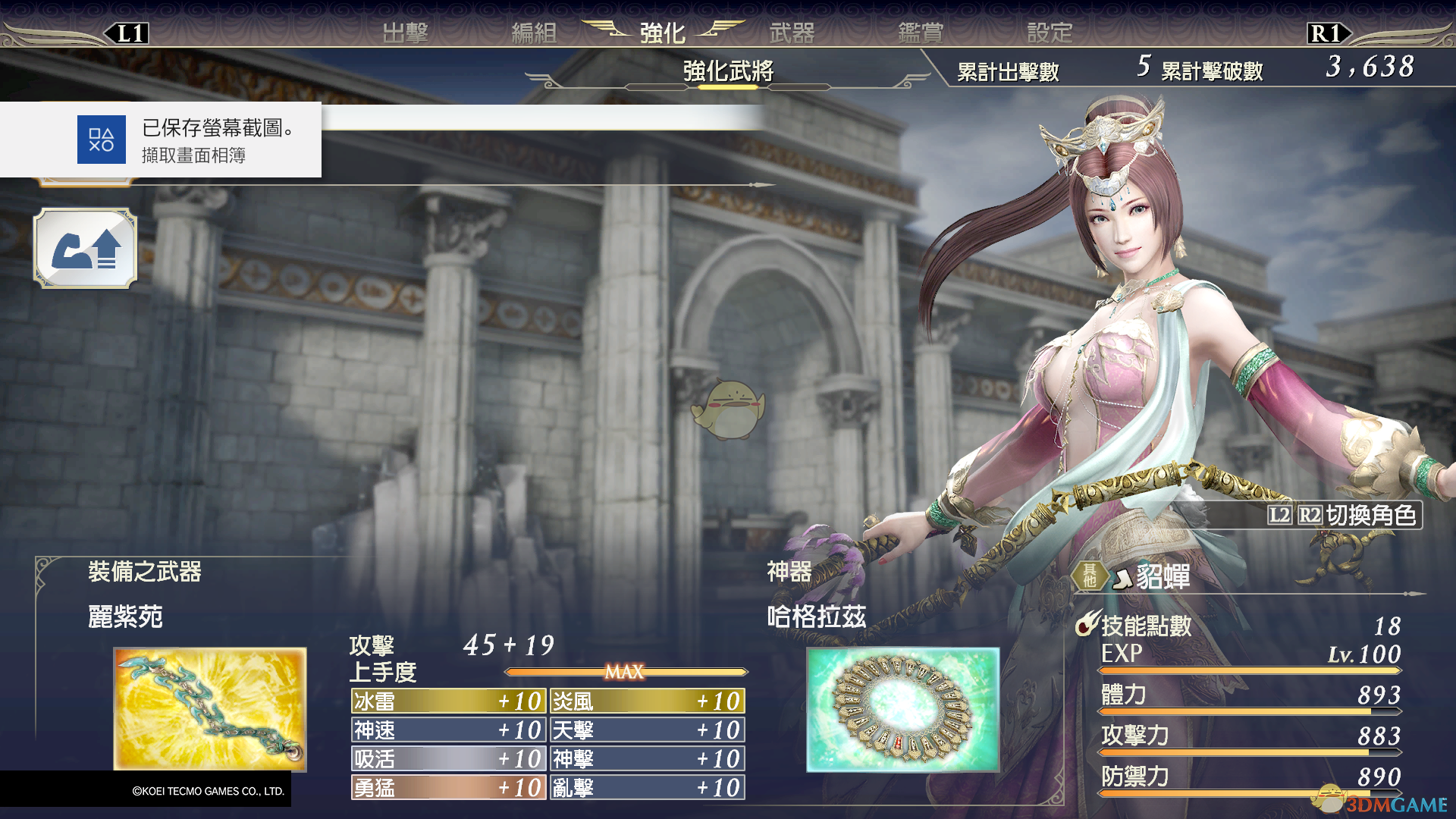Pick the 吸活 attribute slot

[x=448, y=758]
